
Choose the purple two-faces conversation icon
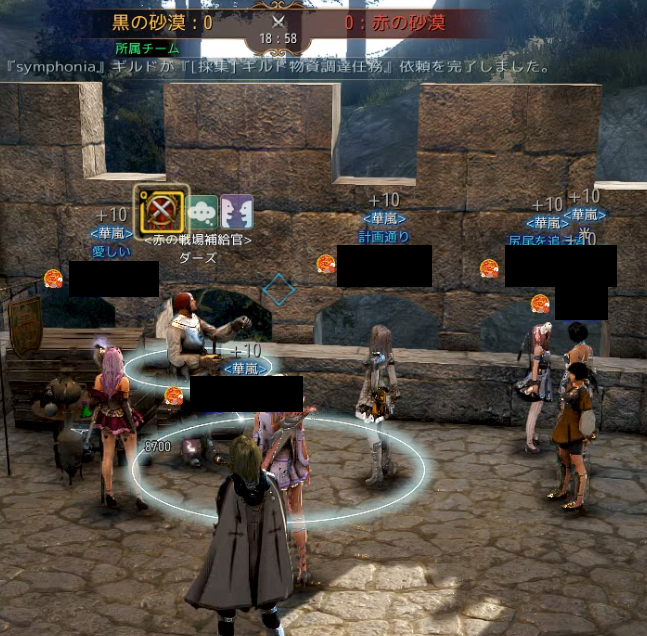click(237, 212)
